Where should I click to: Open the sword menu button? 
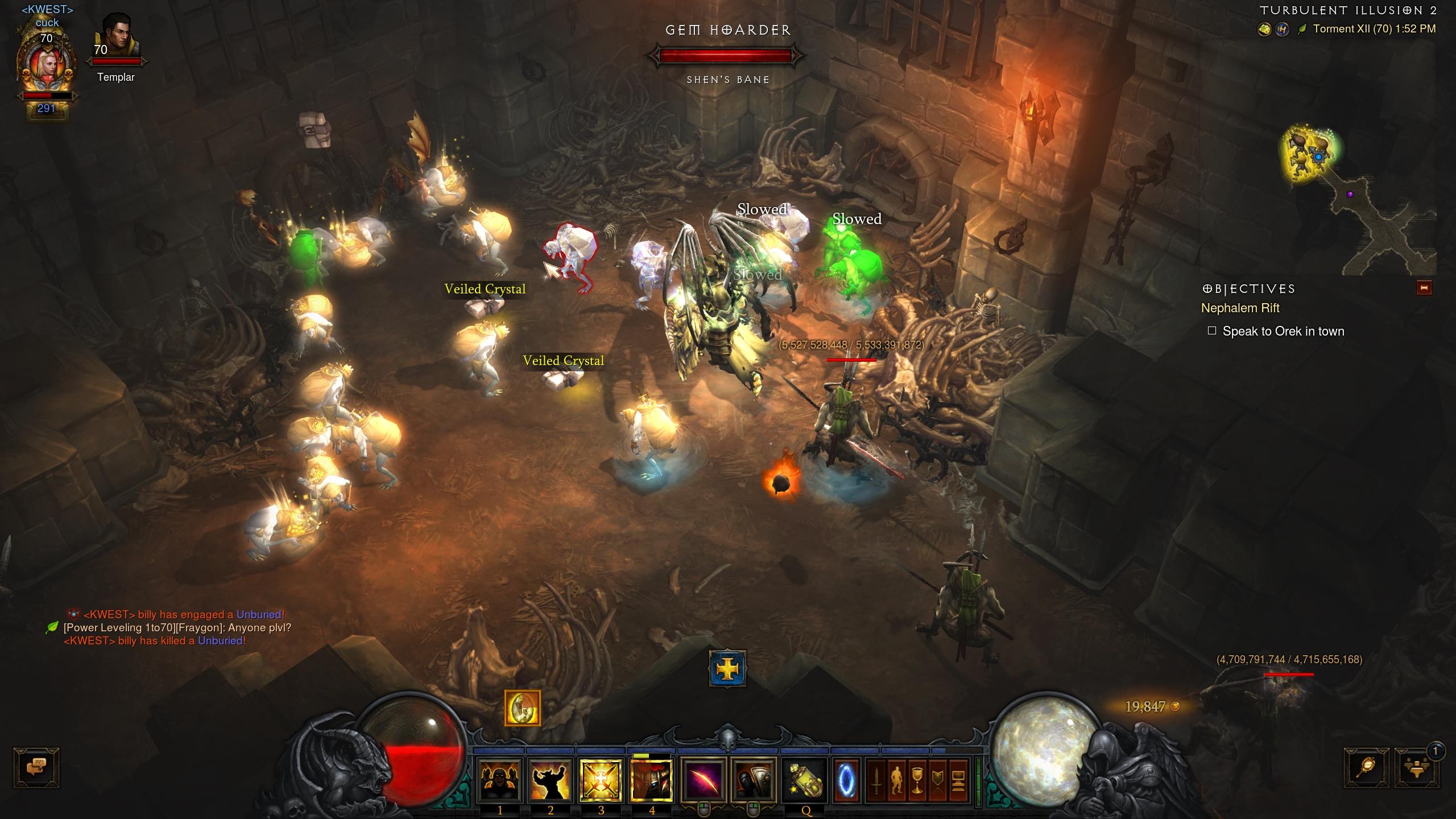pos(876,780)
